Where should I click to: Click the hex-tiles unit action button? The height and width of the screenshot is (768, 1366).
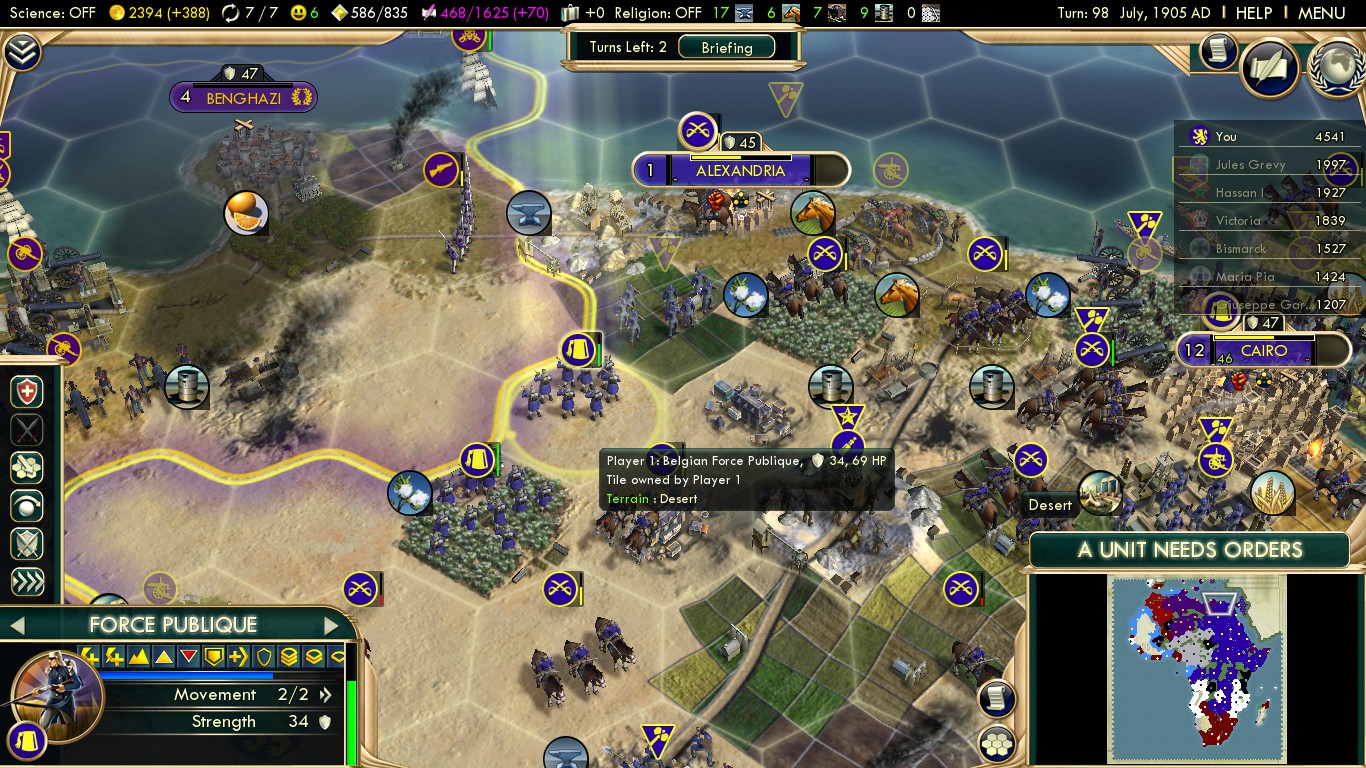coord(27,467)
